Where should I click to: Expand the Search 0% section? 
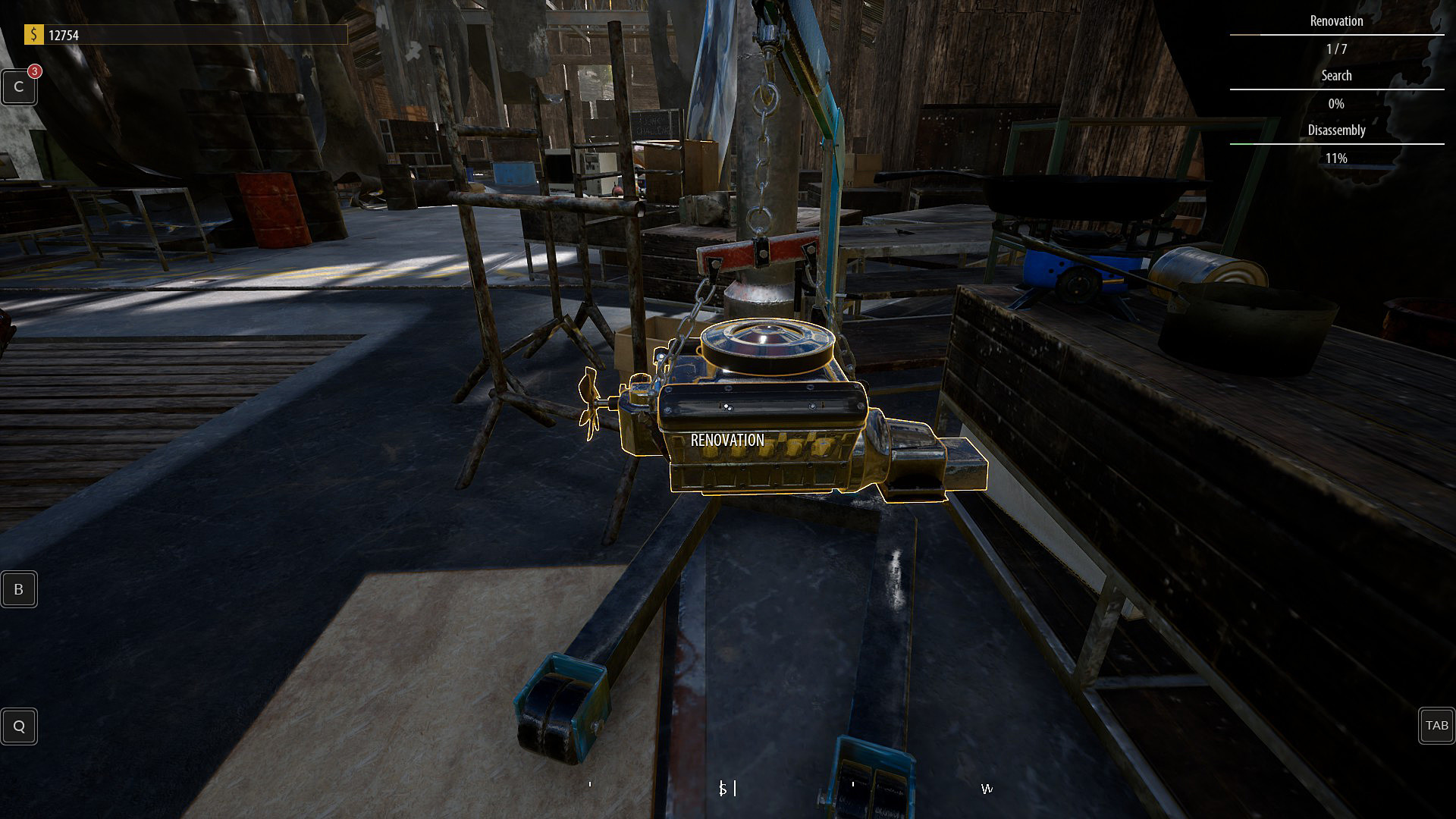[x=1336, y=104]
